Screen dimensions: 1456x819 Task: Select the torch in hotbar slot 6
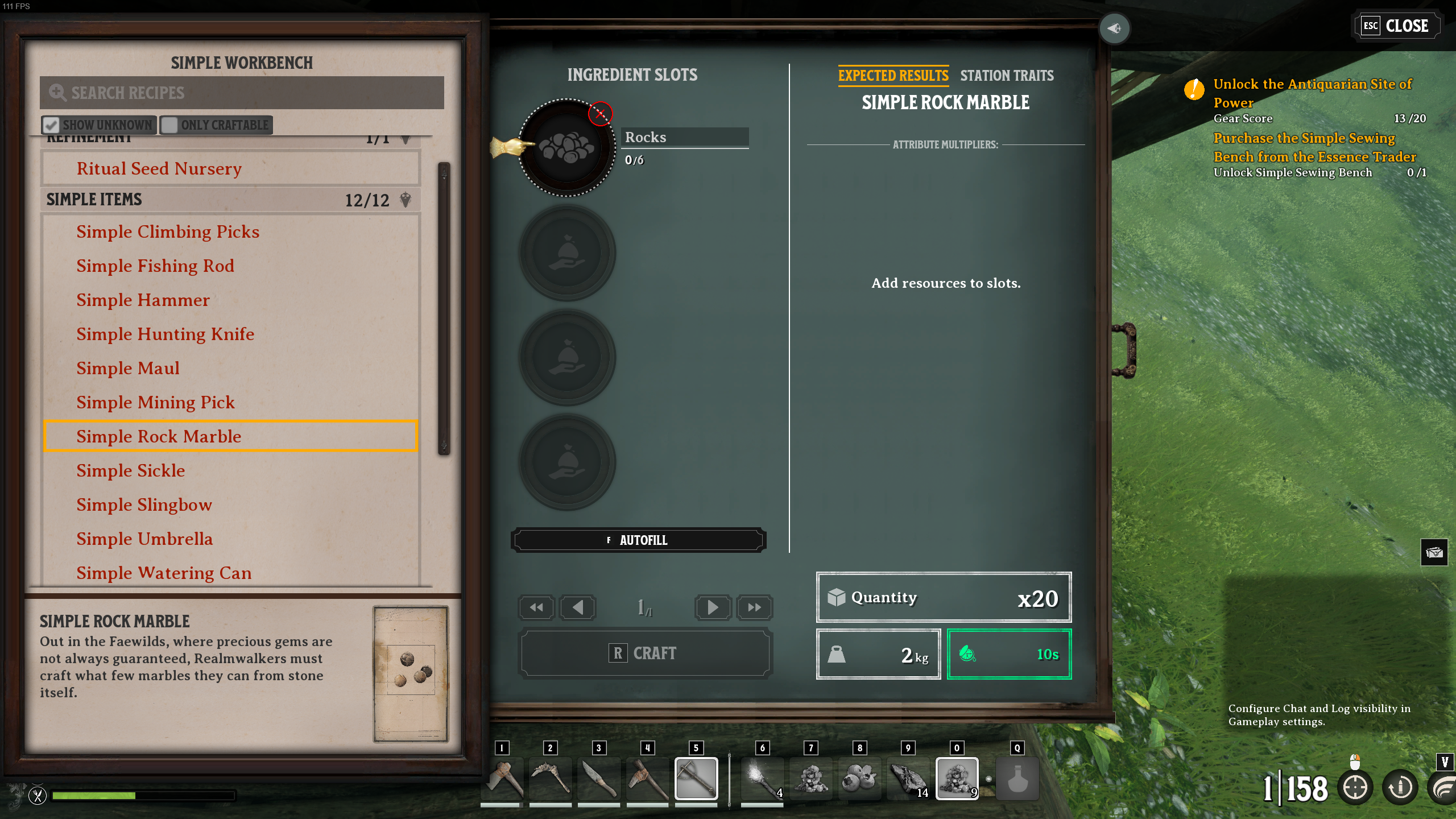(x=762, y=779)
